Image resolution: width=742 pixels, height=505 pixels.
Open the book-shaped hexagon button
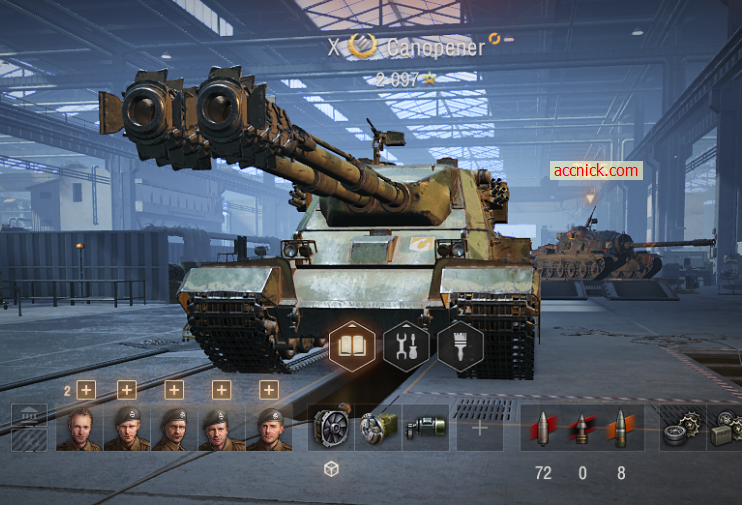(352, 346)
